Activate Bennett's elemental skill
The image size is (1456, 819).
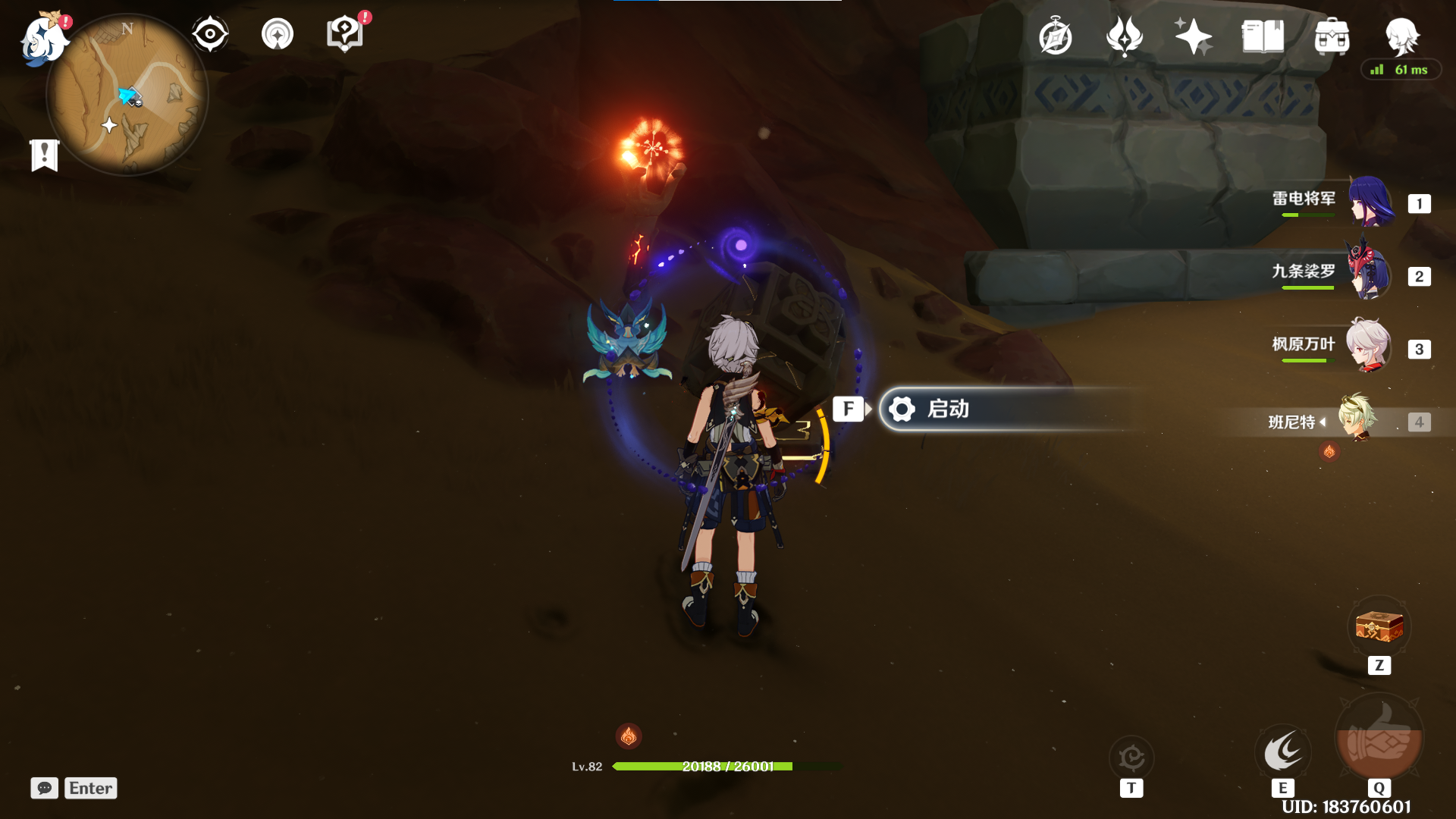click(x=1283, y=752)
